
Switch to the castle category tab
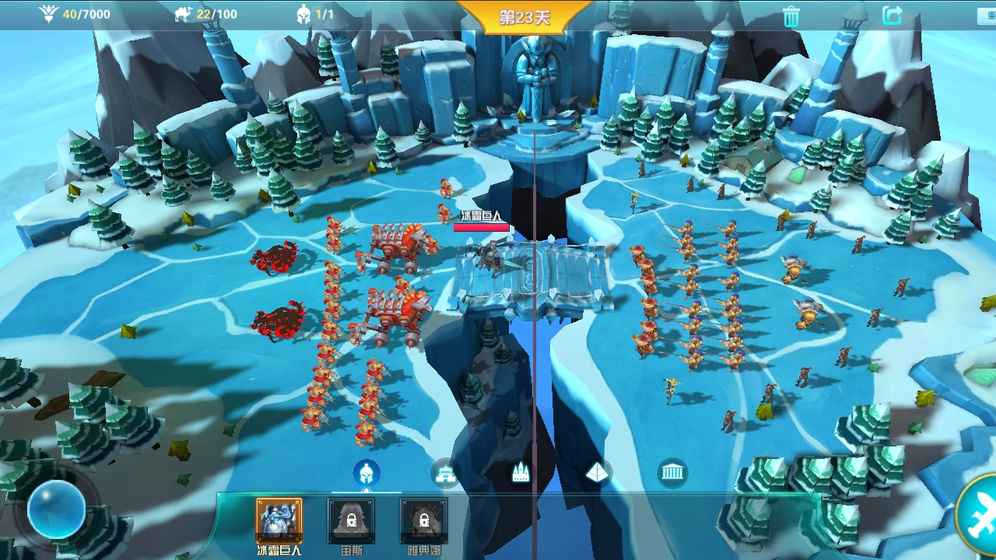[x=520, y=472]
